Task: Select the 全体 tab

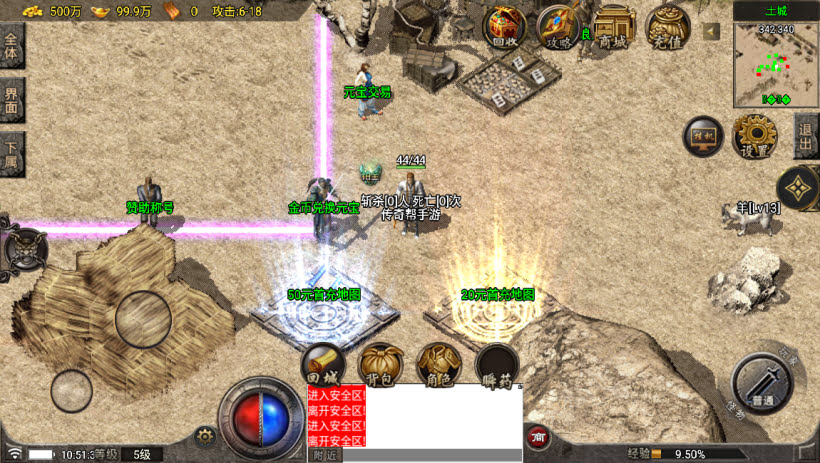Action: [x=11, y=46]
